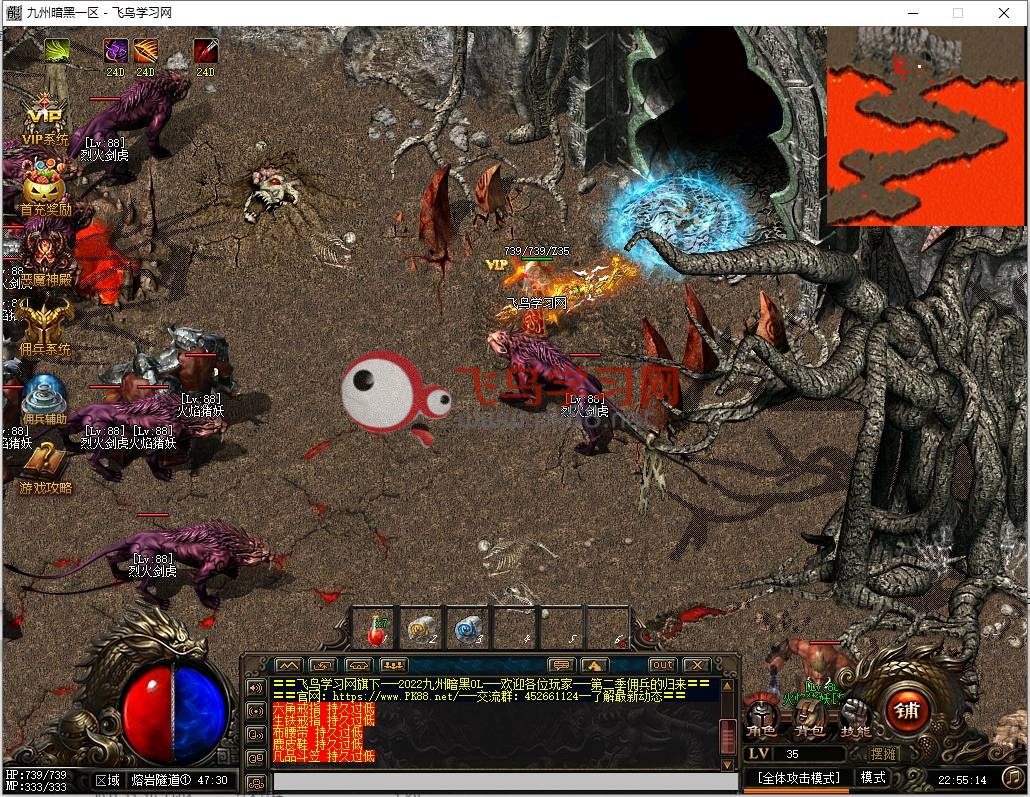Change attack mode with the 模式 button
The width and height of the screenshot is (1030, 797).
click(874, 777)
